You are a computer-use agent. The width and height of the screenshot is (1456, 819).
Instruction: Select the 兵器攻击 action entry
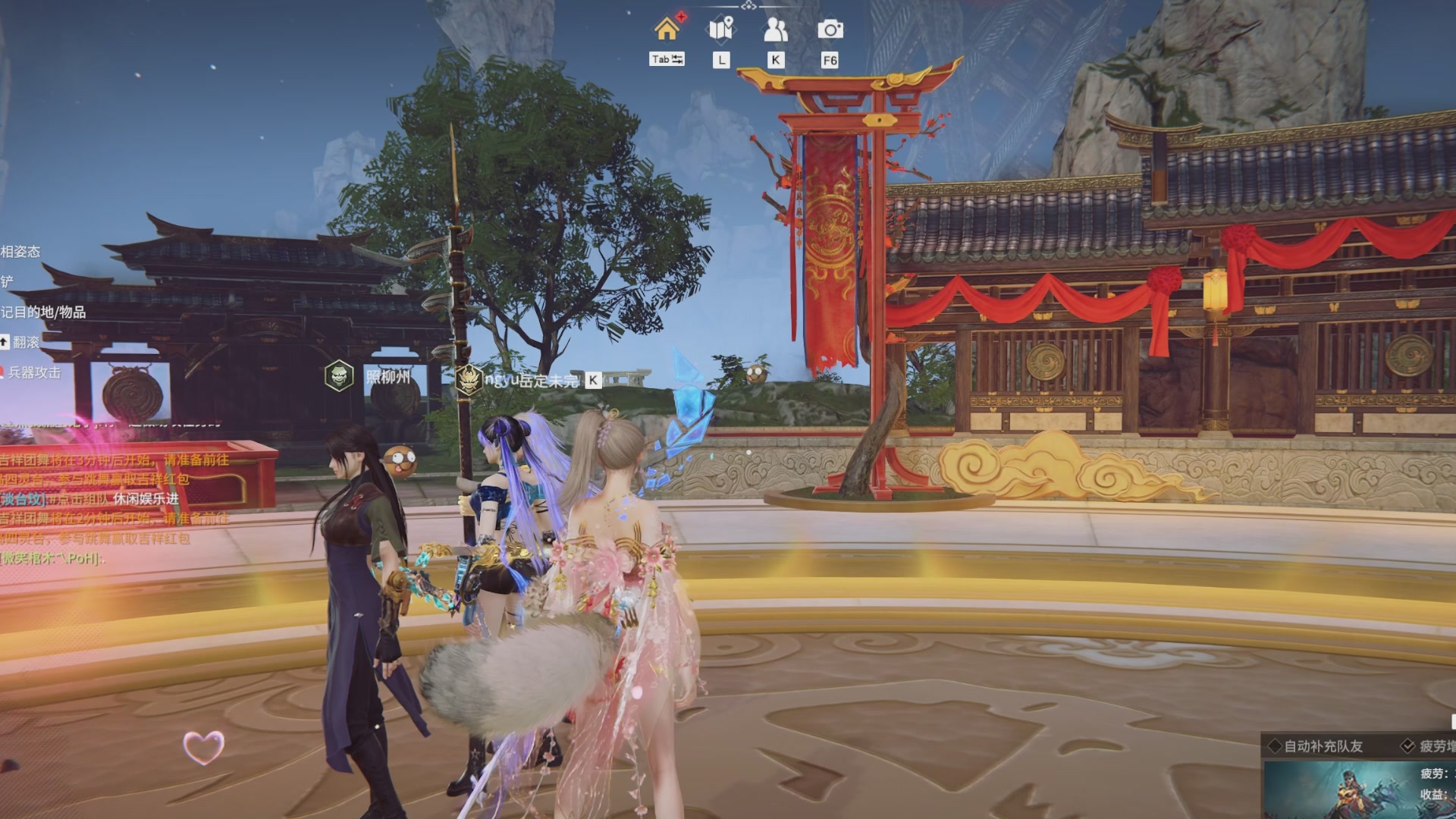click(35, 371)
